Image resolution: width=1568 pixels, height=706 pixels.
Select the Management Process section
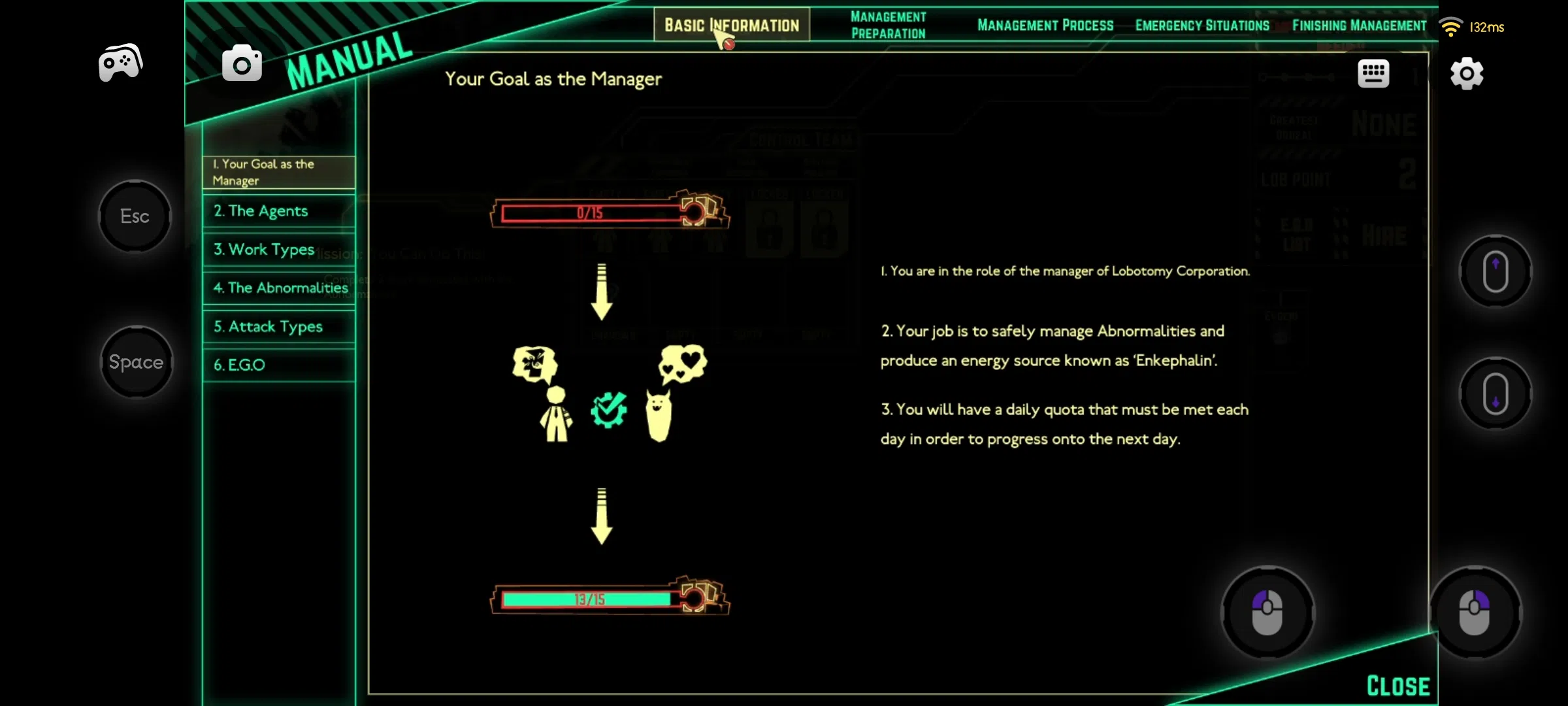coord(1045,25)
